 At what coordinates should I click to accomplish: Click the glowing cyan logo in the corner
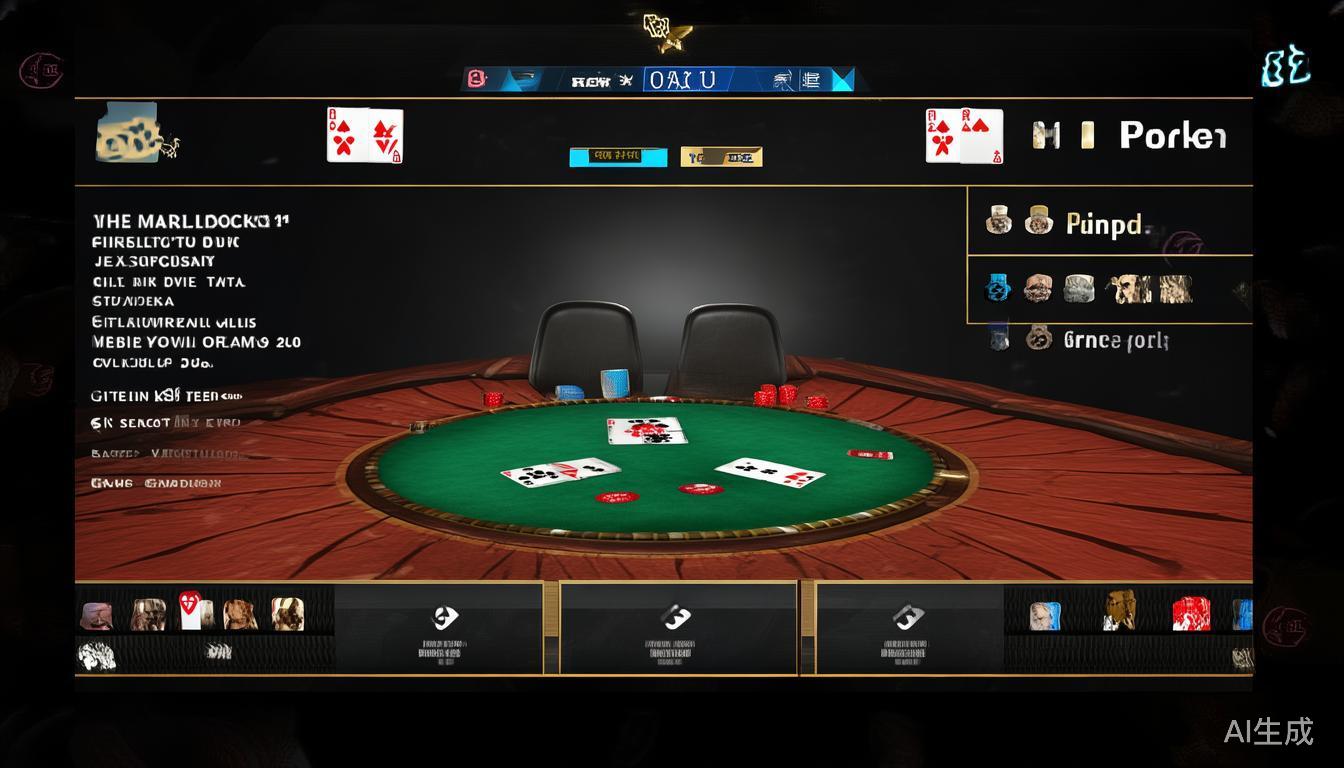click(1285, 68)
